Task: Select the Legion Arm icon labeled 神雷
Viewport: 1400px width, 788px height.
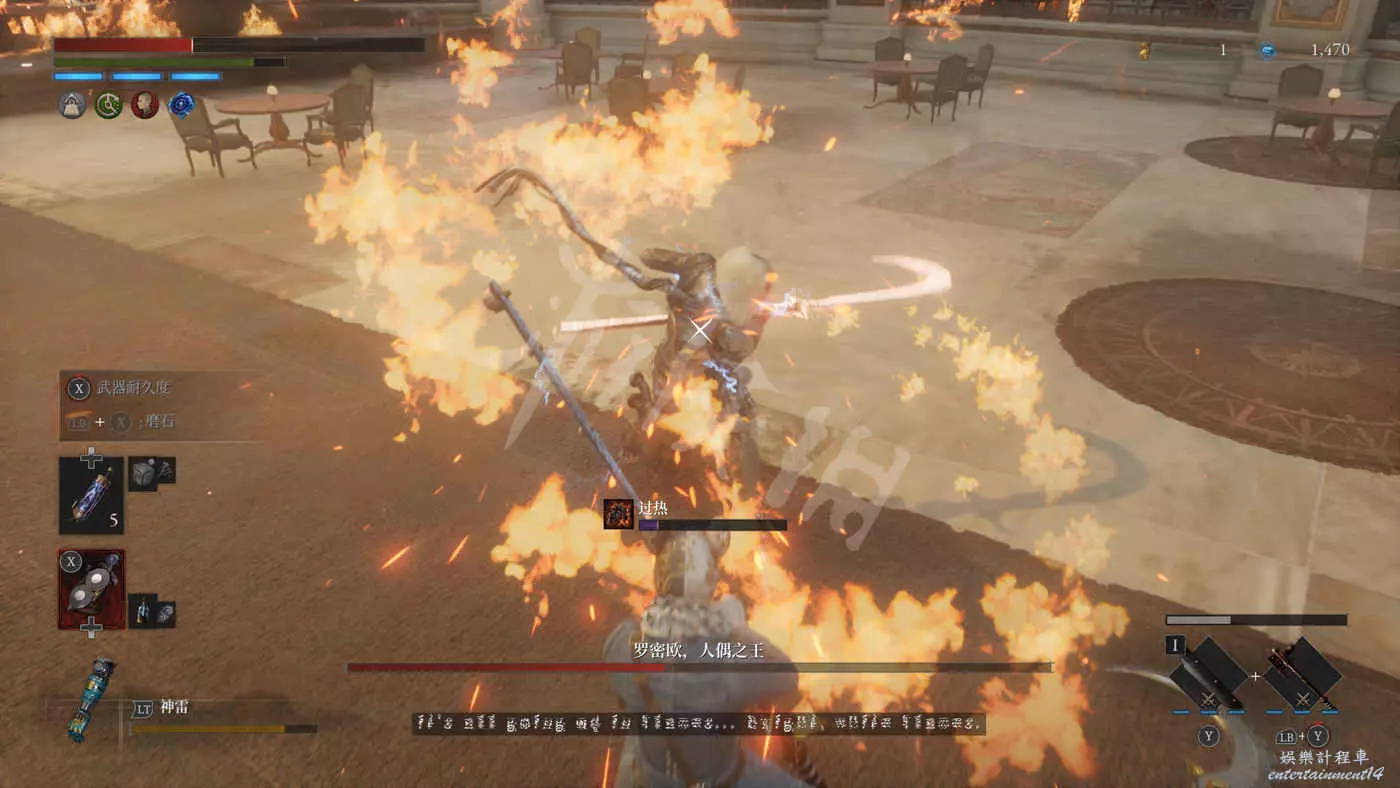Action: (x=90, y=698)
